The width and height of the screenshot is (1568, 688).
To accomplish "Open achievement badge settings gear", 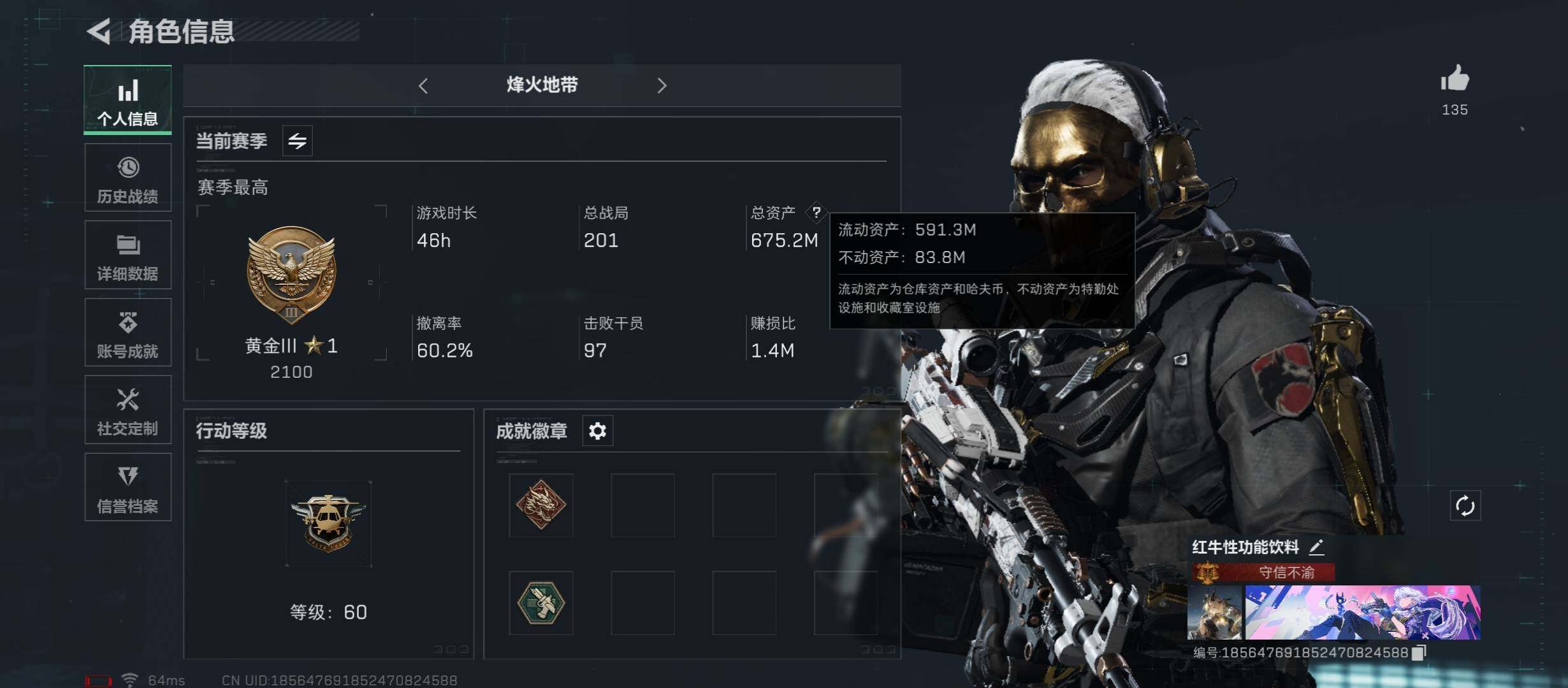I will [x=597, y=431].
